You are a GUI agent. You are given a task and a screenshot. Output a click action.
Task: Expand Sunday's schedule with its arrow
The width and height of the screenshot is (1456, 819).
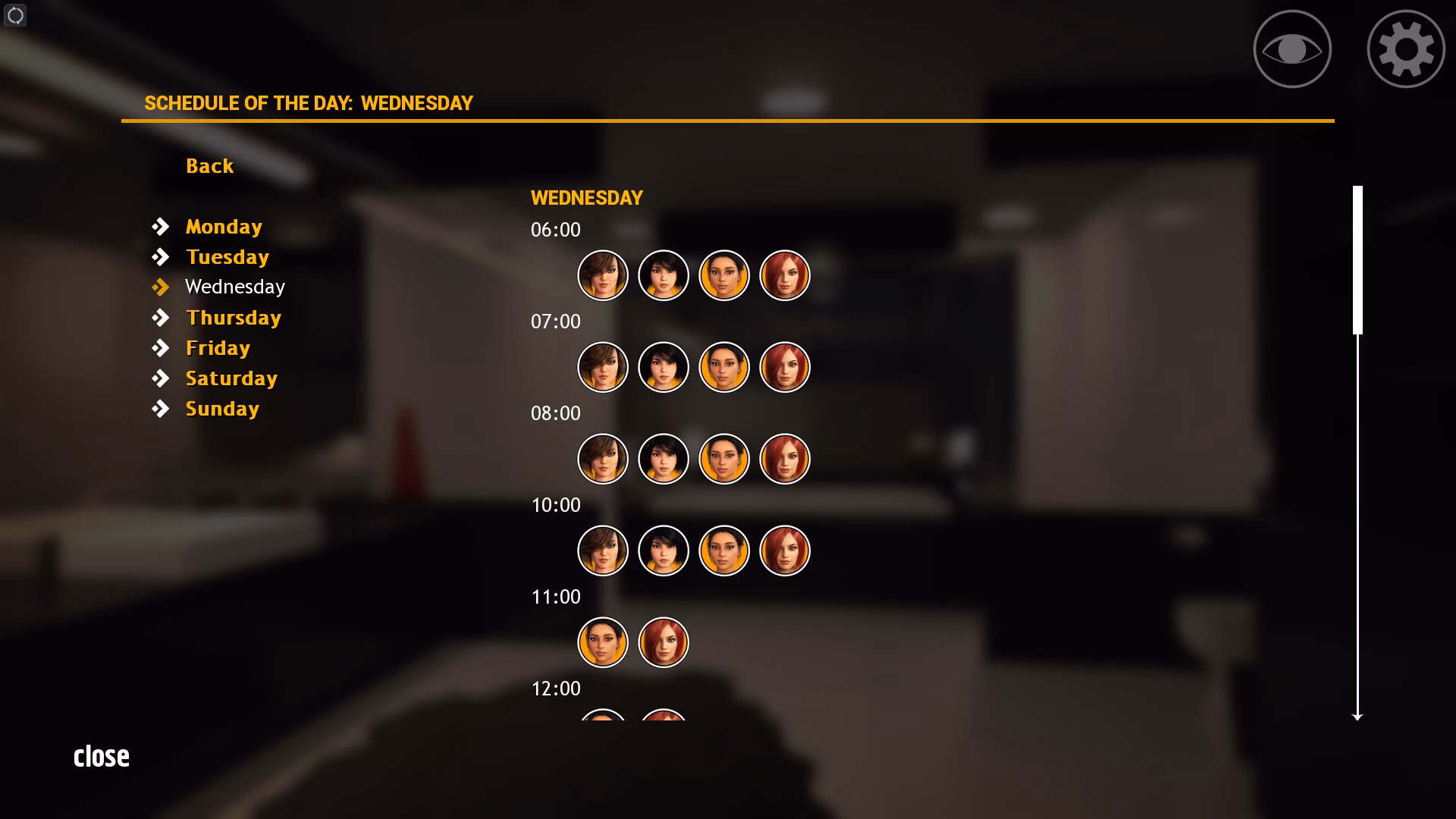point(162,408)
